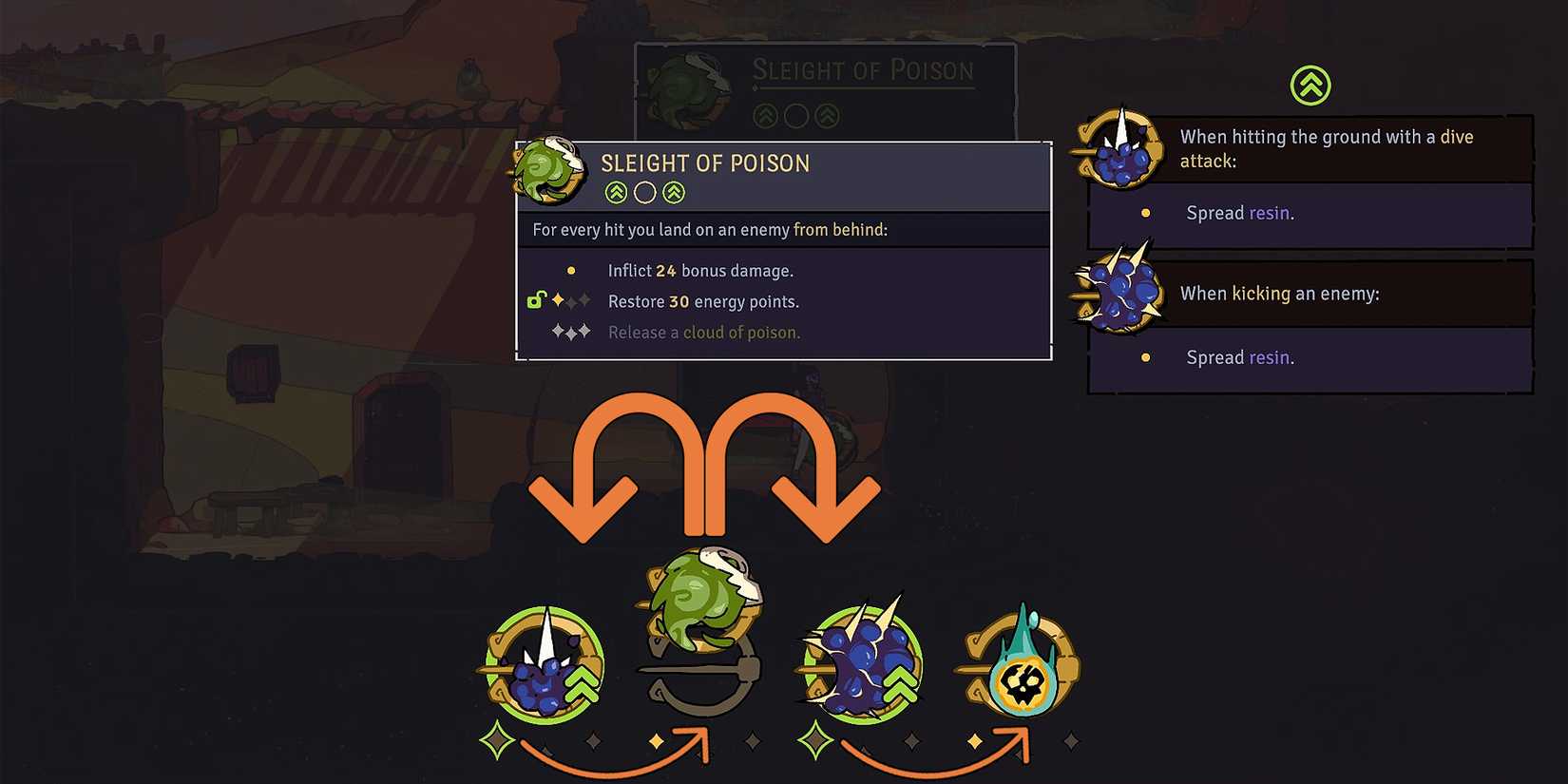Click the green double-chevron upgrade icon top right
Screen dimensions: 1568x784
click(x=1310, y=86)
